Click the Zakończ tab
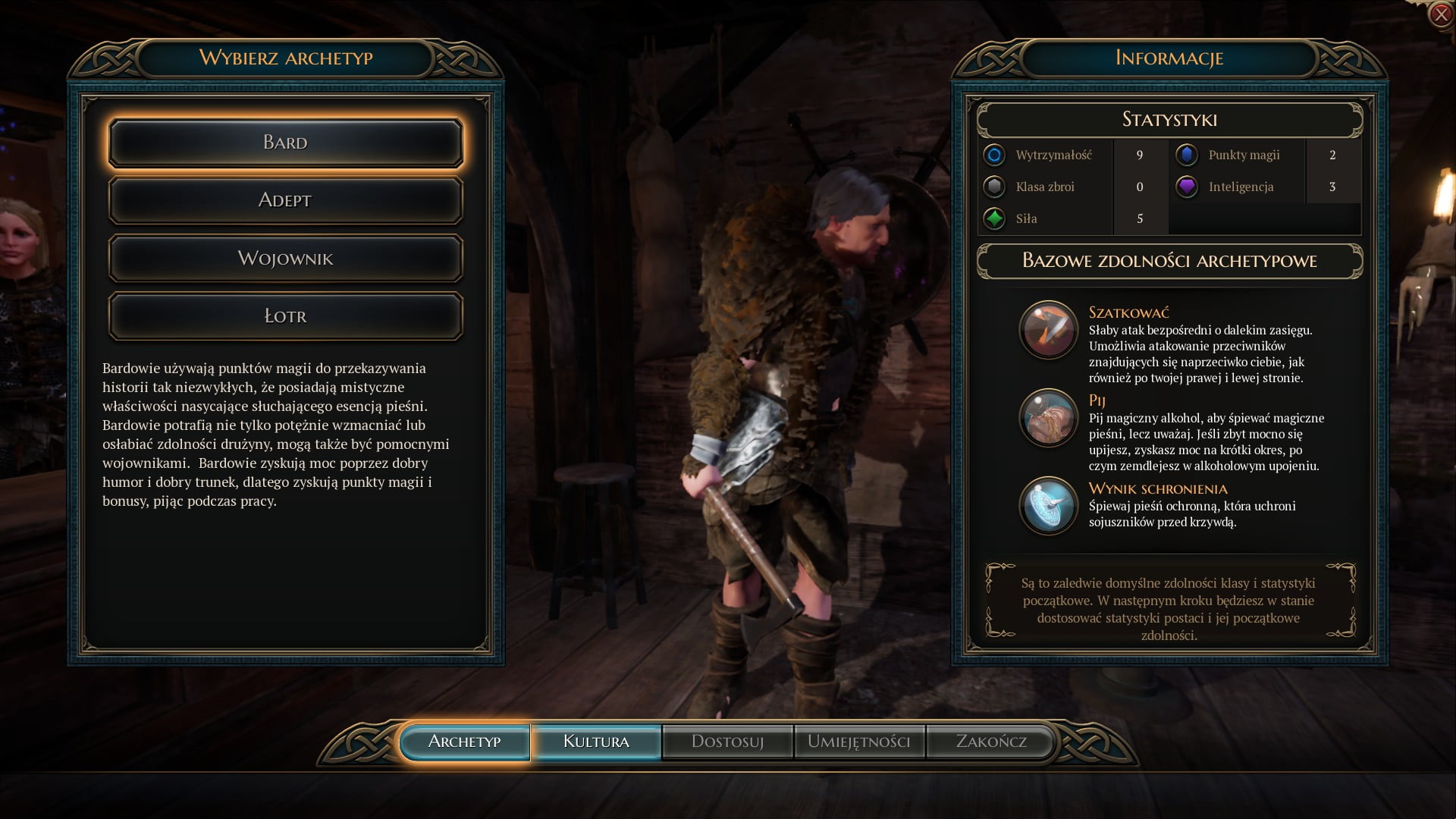 [990, 742]
